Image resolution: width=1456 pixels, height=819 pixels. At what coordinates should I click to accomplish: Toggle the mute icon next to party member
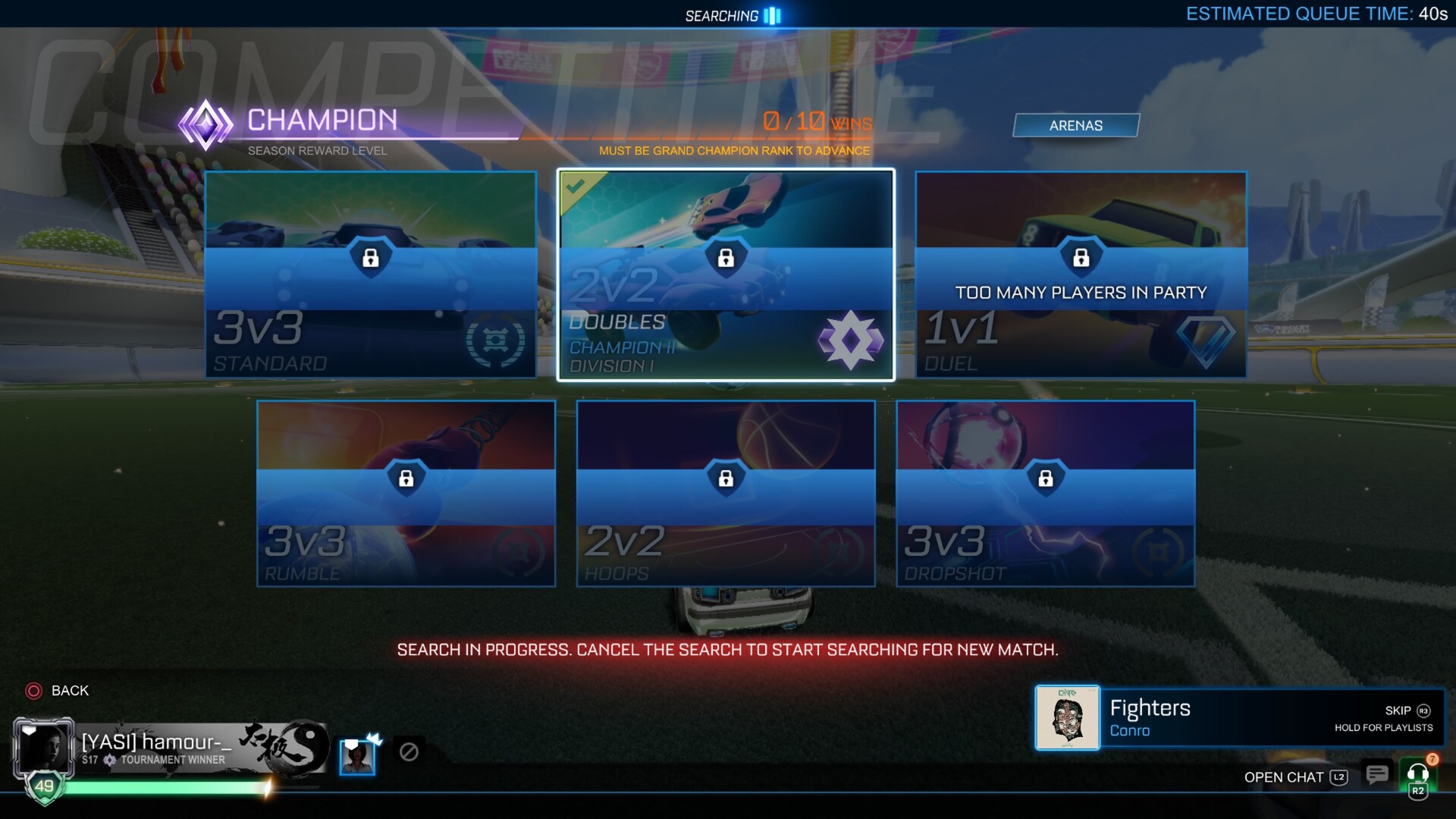409,753
